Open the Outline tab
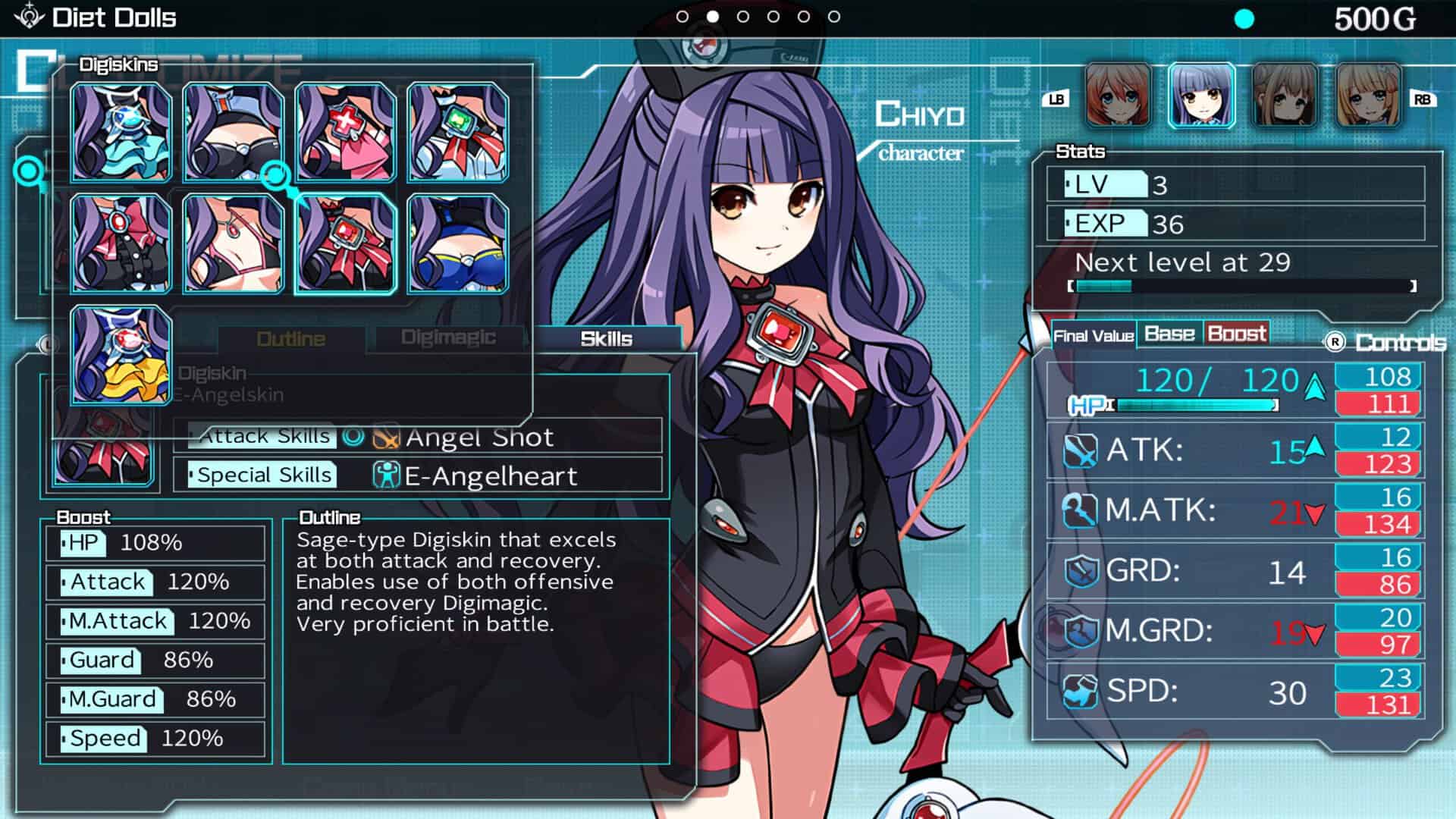 click(x=290, y=339)
